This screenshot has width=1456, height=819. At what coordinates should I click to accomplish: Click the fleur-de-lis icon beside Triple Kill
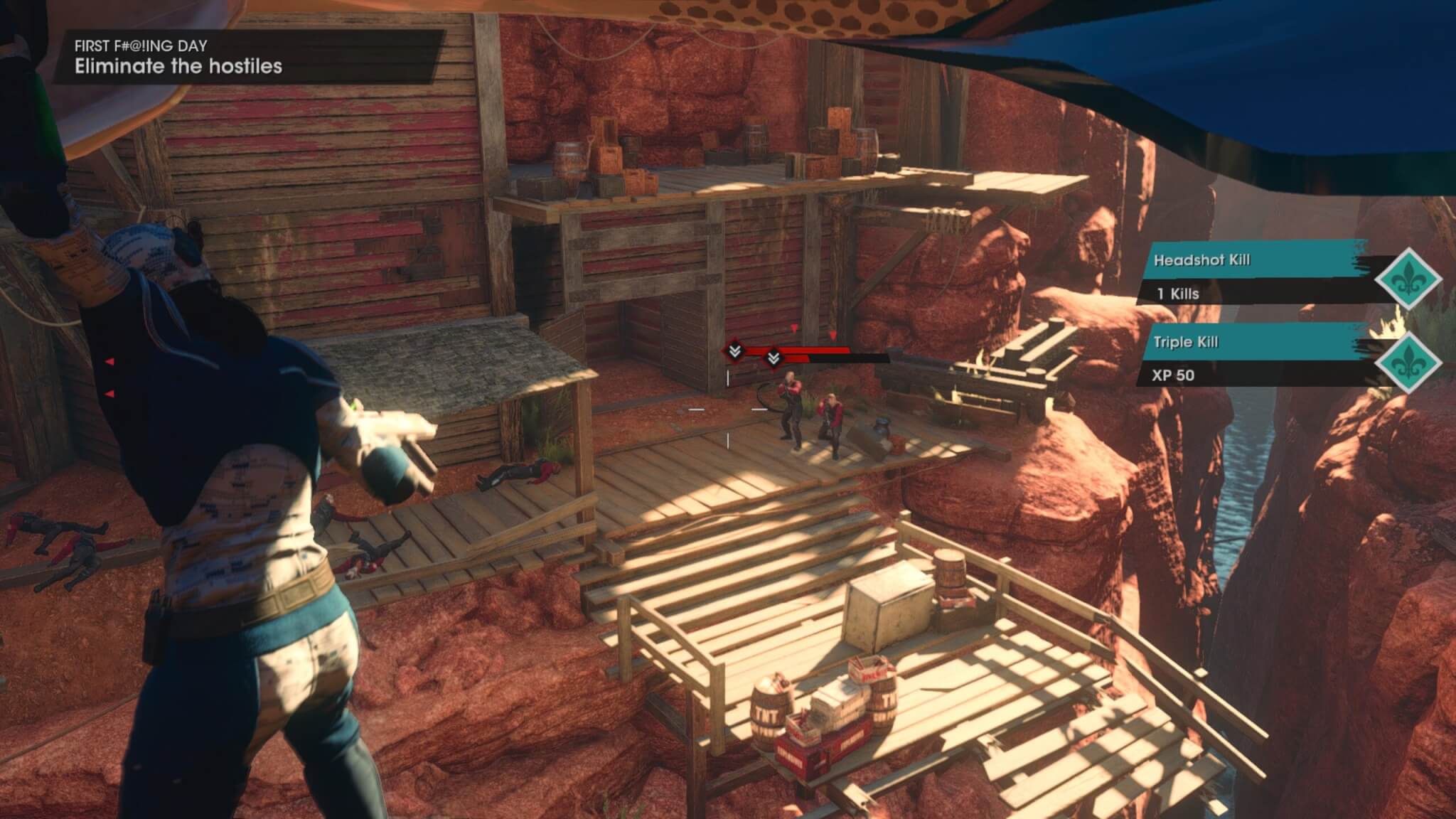pyautogui.click(x=1408, y=360)
